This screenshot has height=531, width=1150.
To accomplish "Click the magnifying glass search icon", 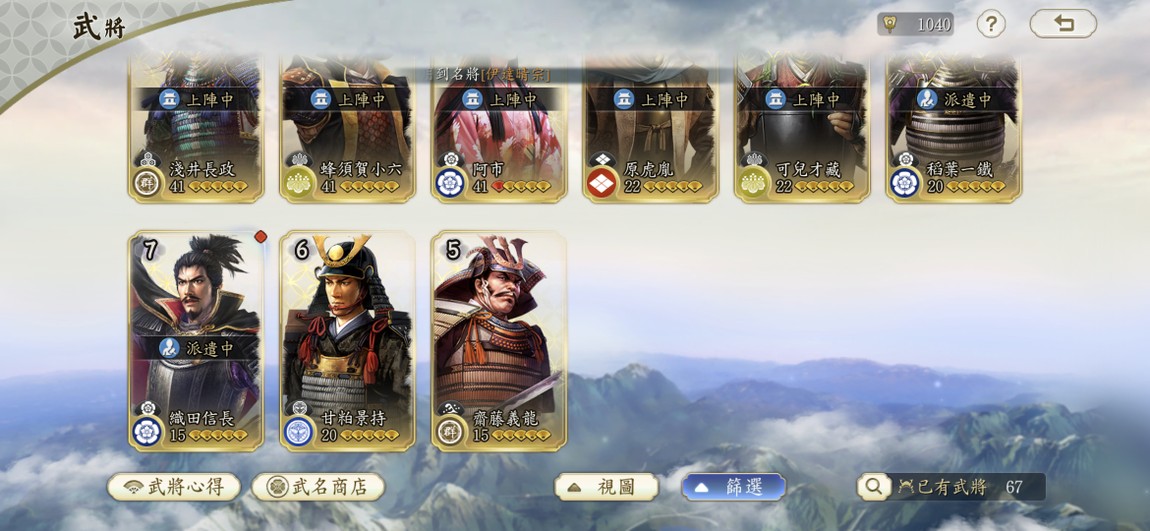I will pos(873,487).
